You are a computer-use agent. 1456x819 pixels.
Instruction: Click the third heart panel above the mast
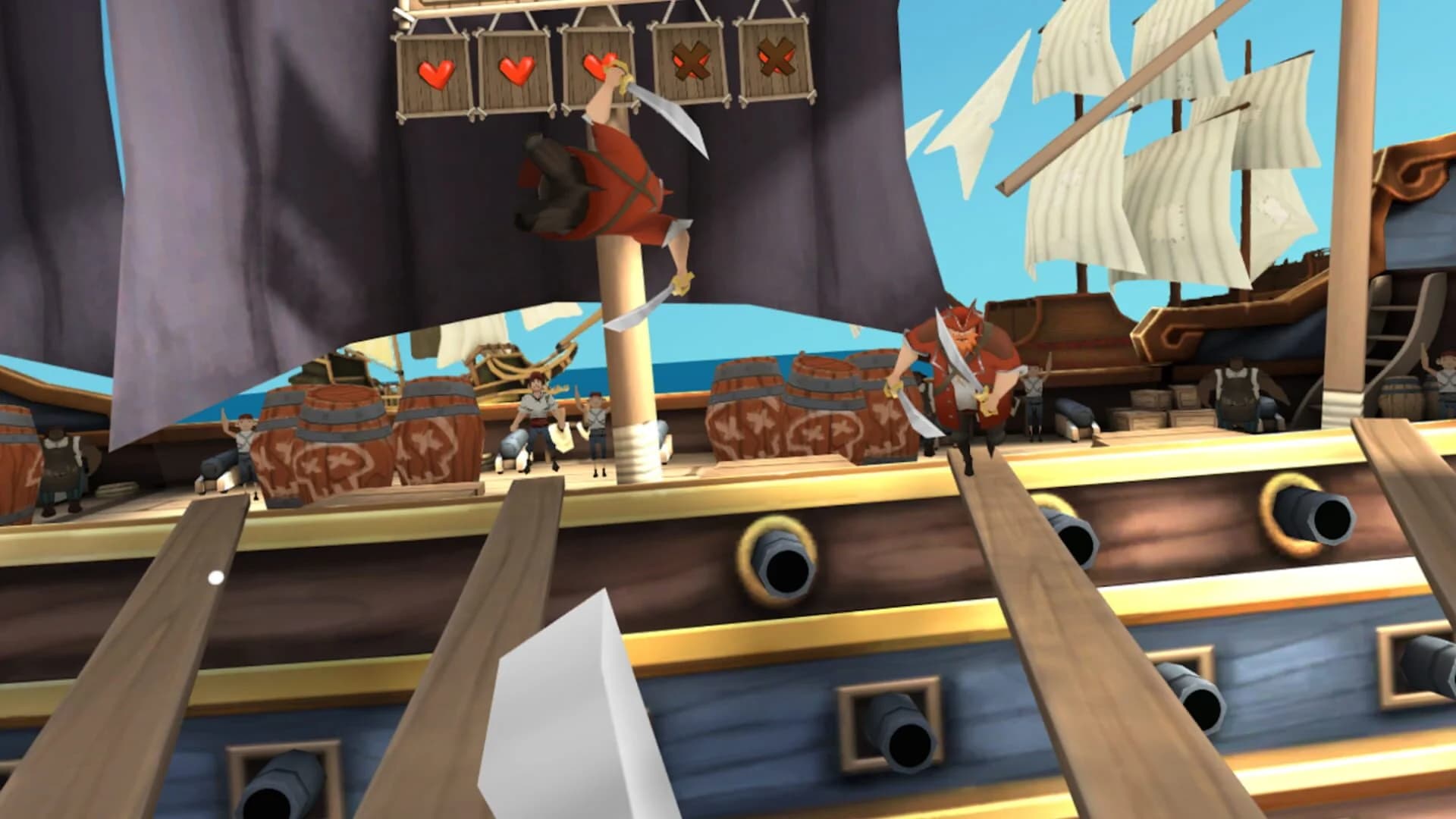(598, 66)
